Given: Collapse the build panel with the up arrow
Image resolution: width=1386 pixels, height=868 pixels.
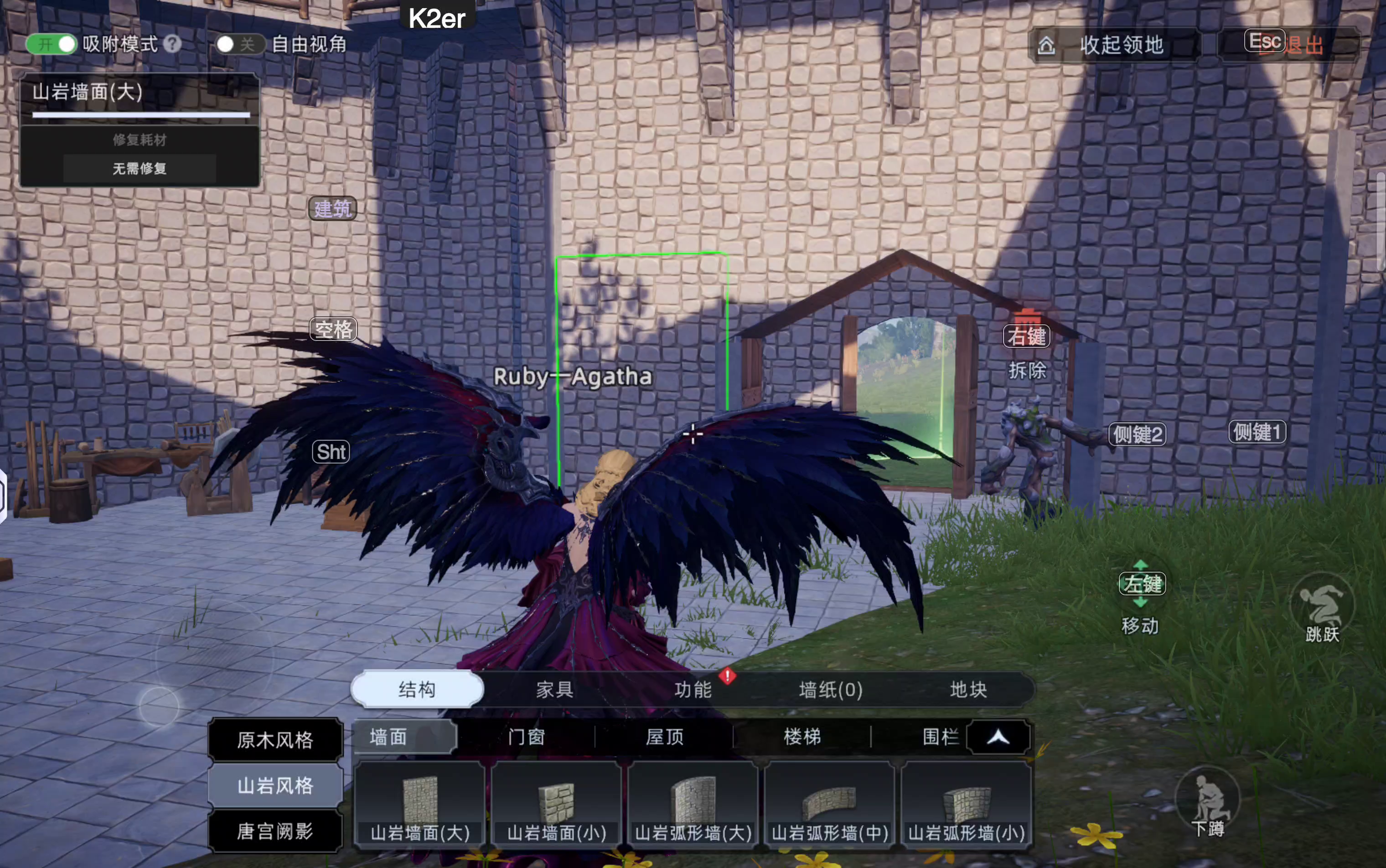Looking at the screenshot, I should tap(998, 737).
